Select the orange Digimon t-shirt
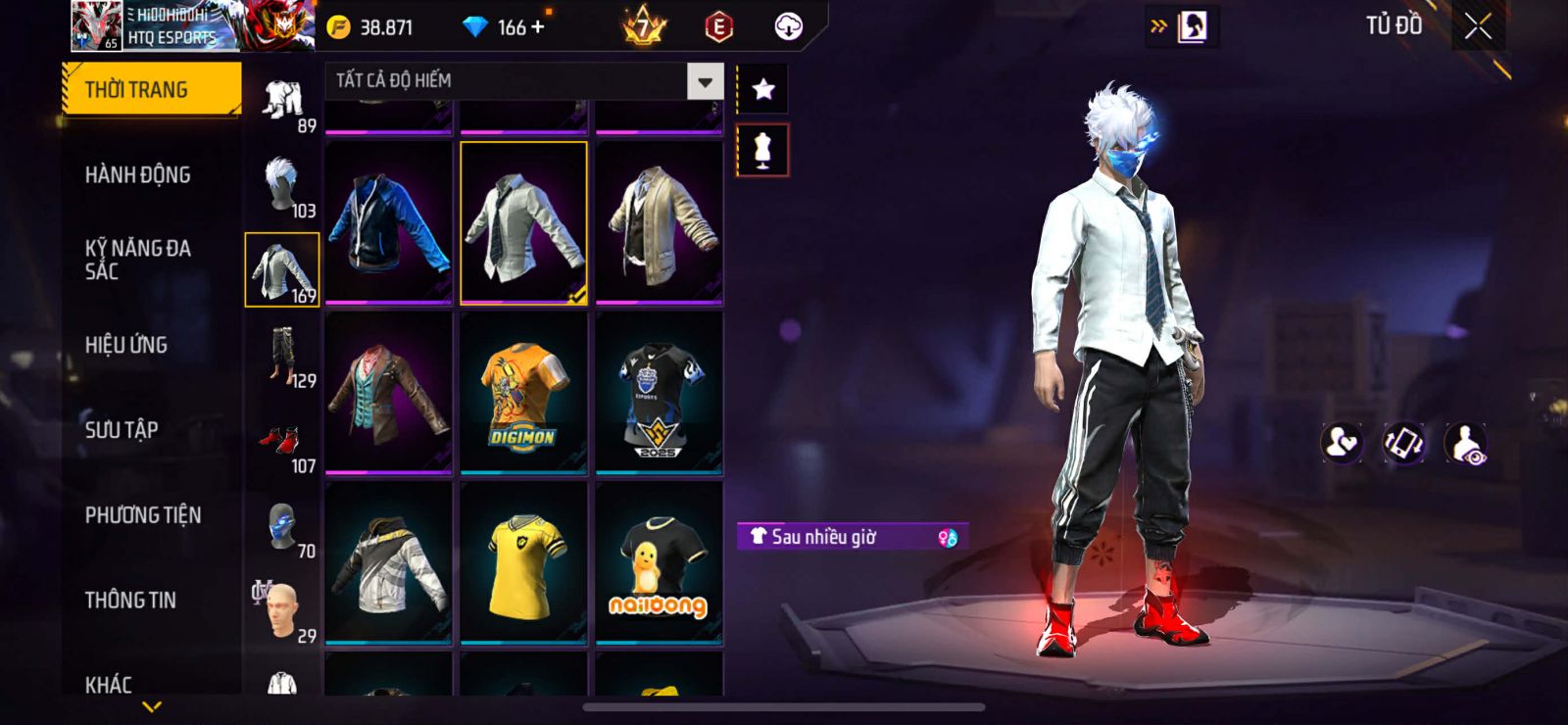Screen dimensions: 1568x725 (x=523, y=393)
